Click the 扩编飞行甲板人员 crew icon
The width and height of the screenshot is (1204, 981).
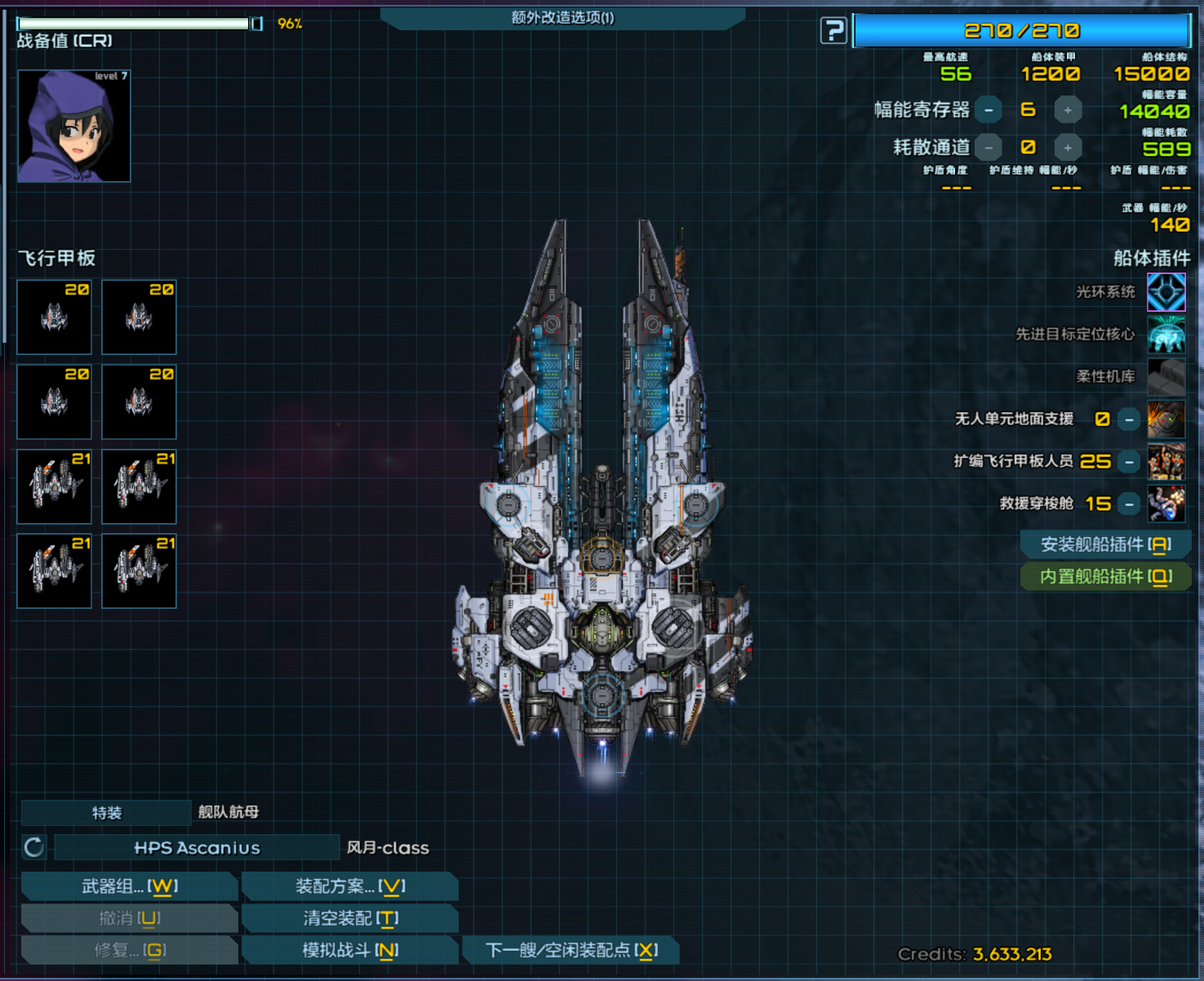tap(1166, 461)
